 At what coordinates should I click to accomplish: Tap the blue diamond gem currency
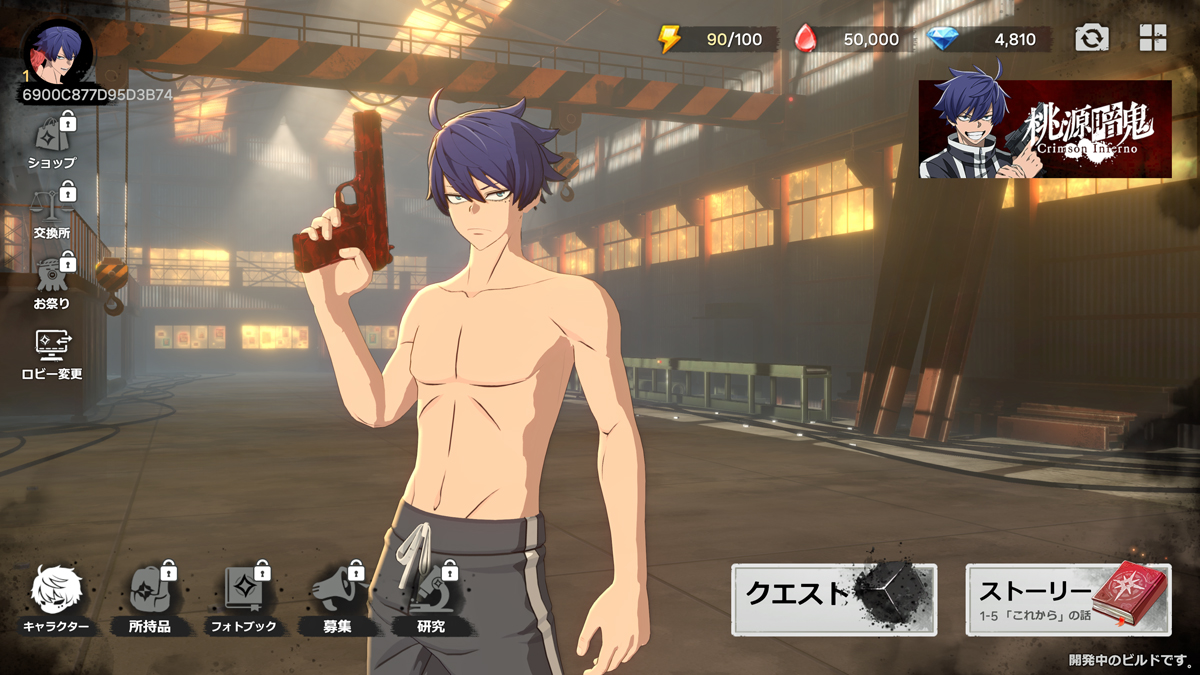click(x=988, y=40)
